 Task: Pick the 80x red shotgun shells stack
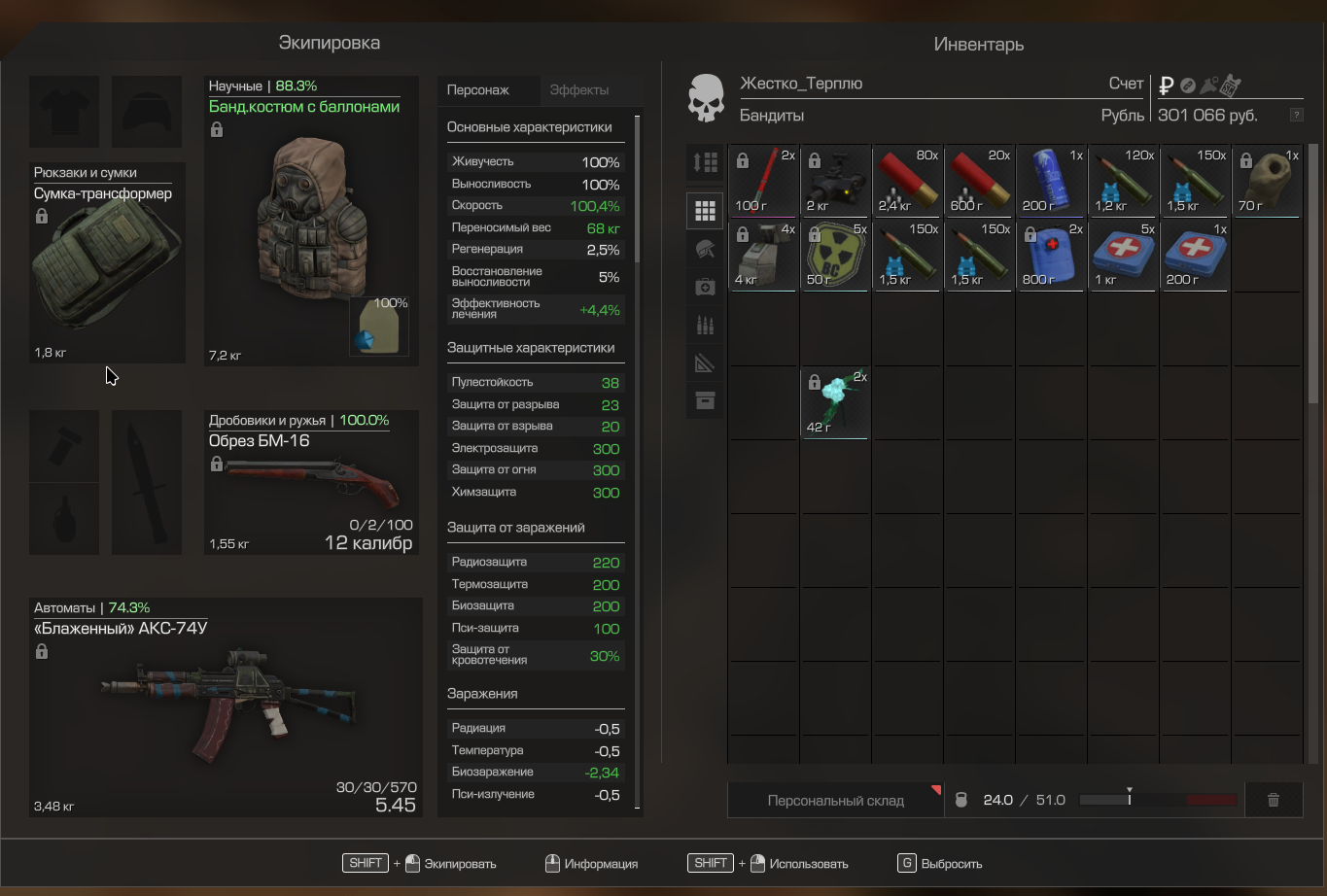tap(907, 181)
